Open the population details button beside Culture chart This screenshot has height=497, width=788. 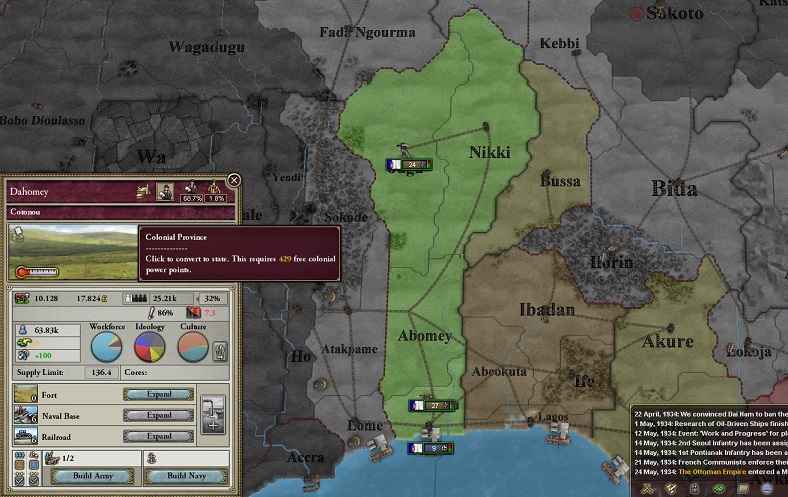point(221,350)
